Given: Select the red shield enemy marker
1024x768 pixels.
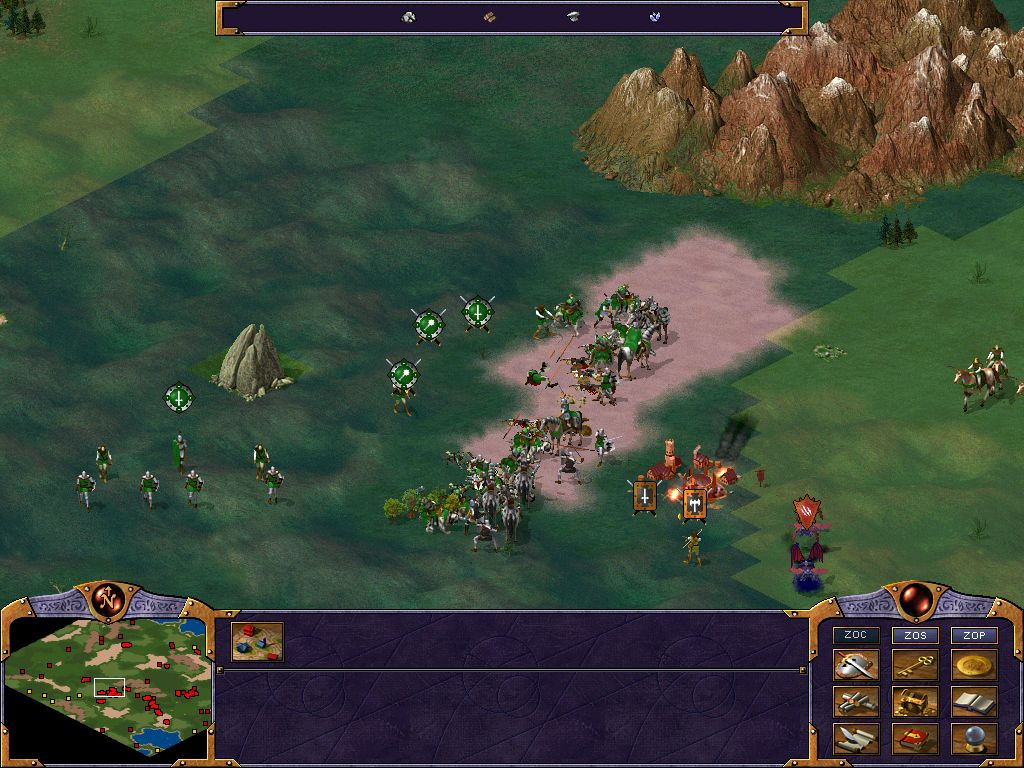Looking at the screenshot, I should point(806,511).
